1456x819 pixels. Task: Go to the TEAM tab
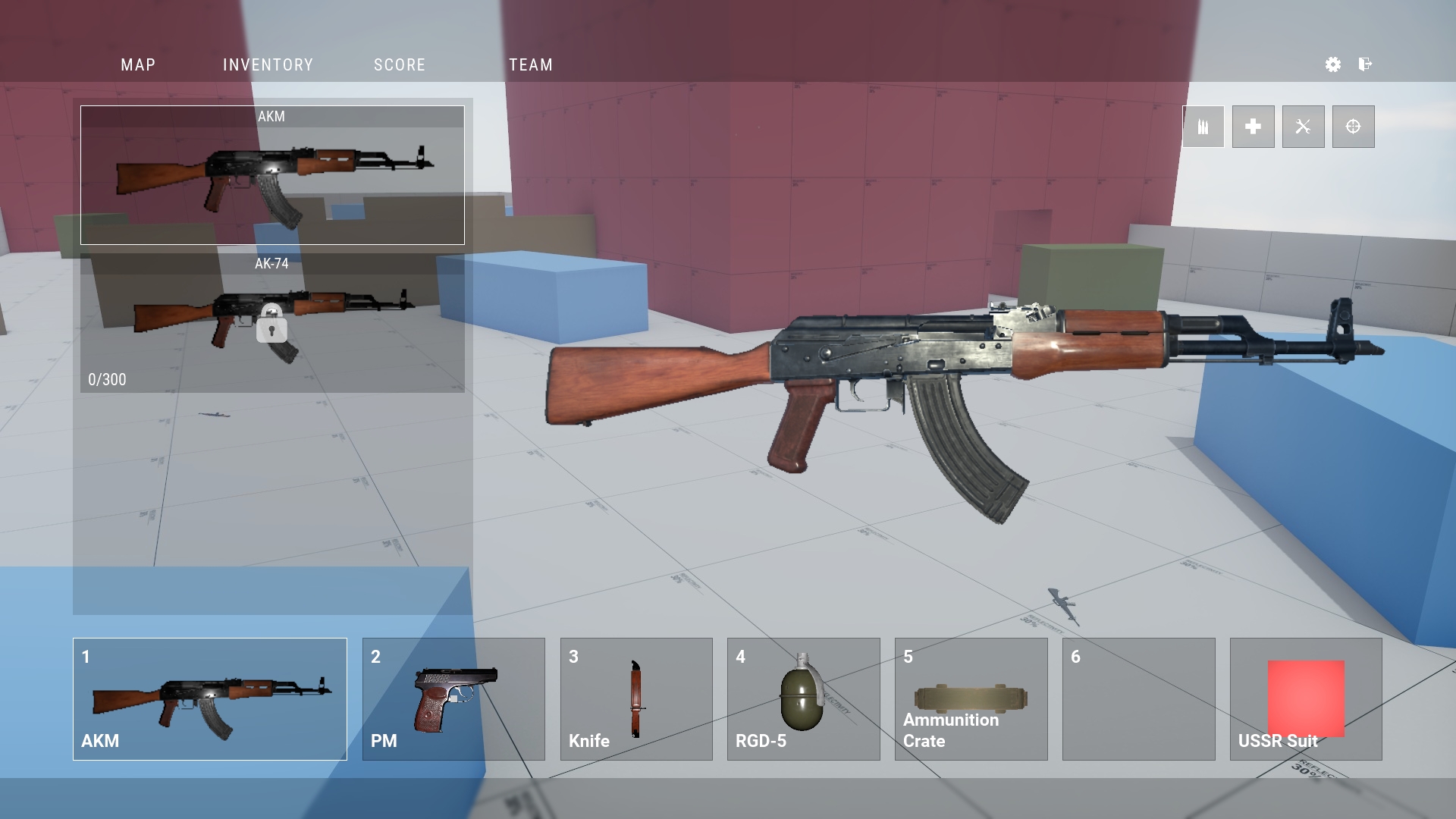pyautogui.click(x=531, y=65)
